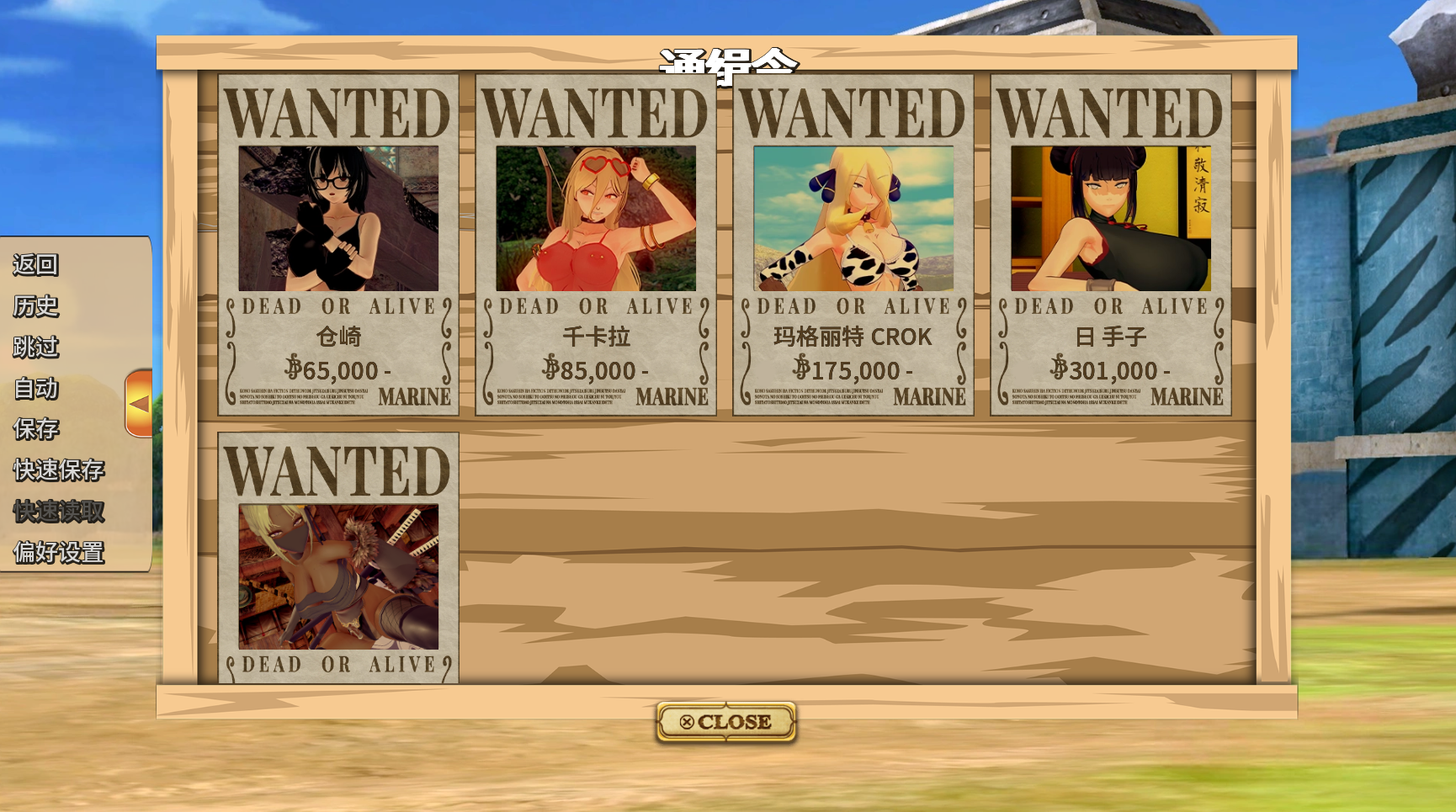Click 快速保存 quick save
This screenshot has height=812, width=1456.
coord(59,470)
